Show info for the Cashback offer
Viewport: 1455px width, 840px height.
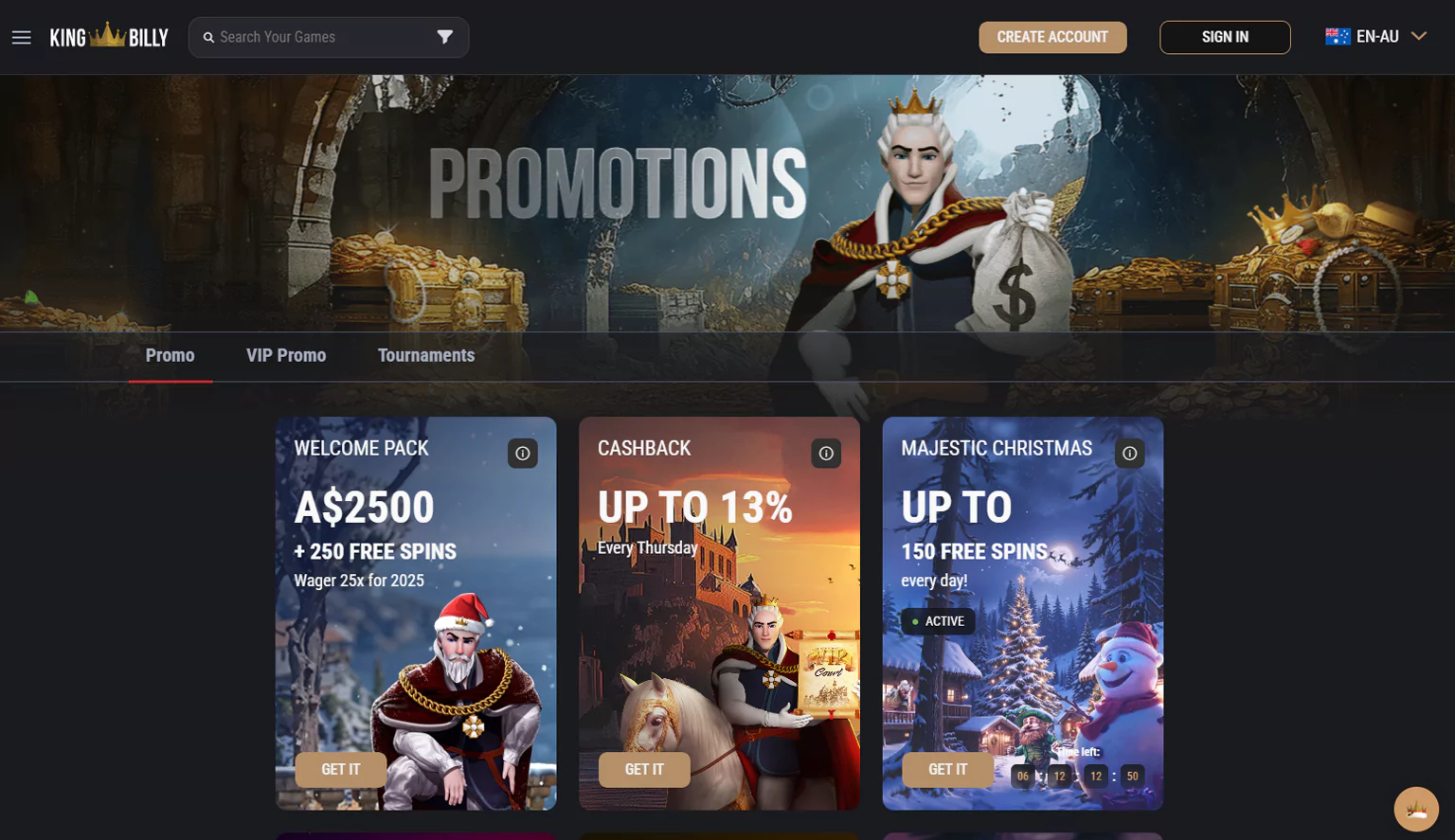826,454
